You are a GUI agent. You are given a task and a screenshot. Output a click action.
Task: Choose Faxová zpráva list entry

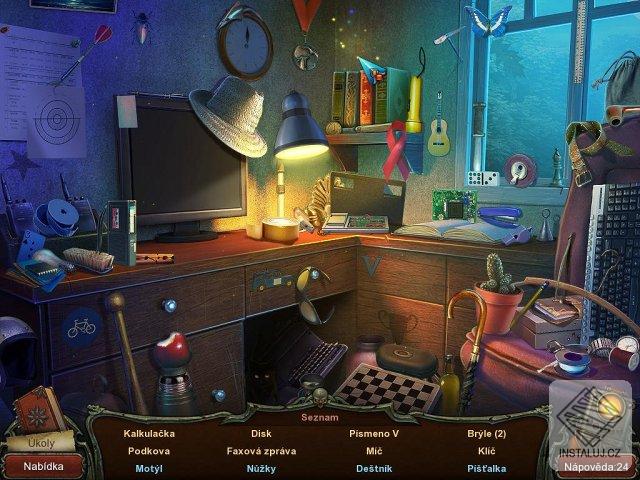point(261,451)
